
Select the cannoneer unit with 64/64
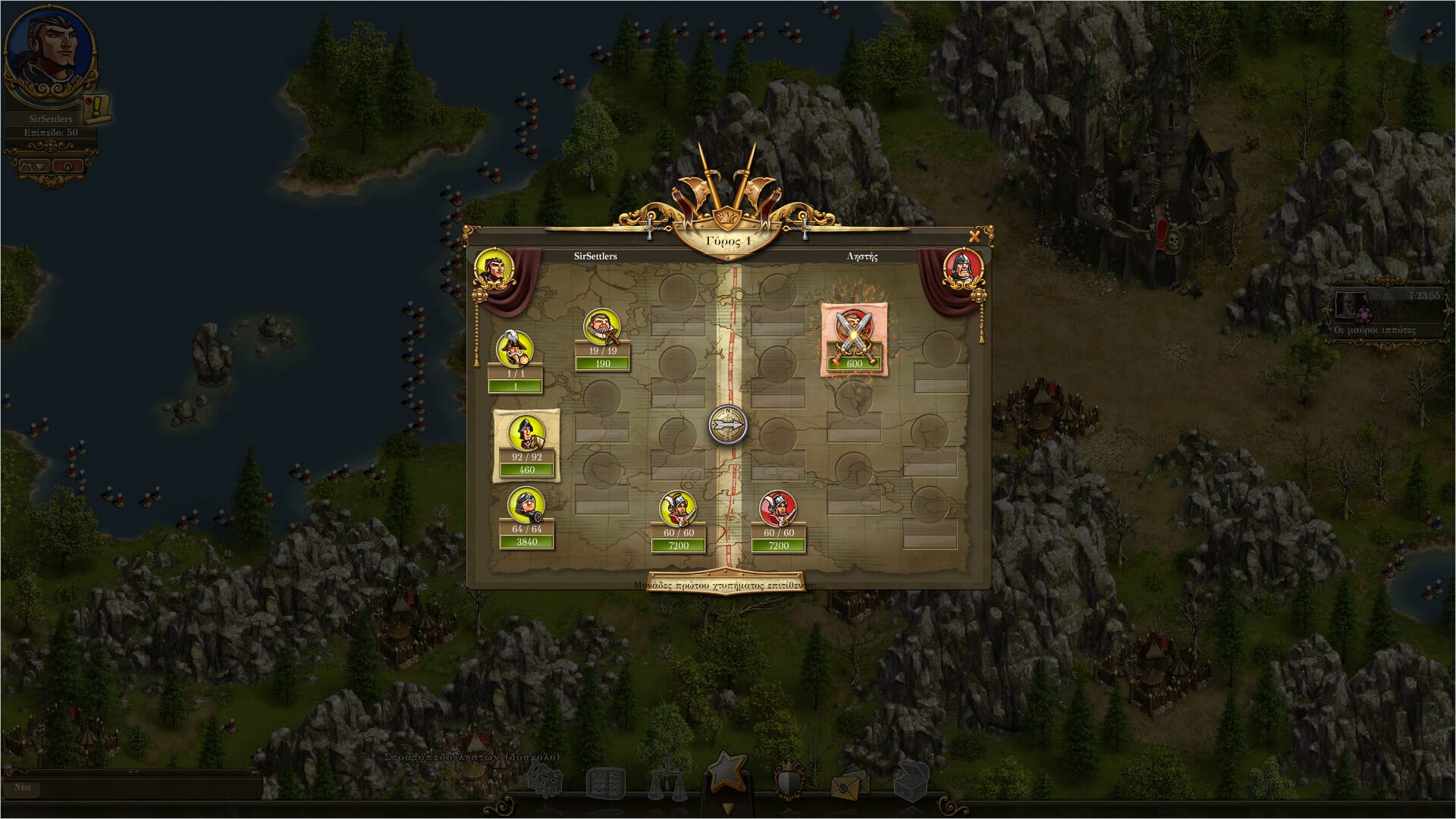click(526, 504)
